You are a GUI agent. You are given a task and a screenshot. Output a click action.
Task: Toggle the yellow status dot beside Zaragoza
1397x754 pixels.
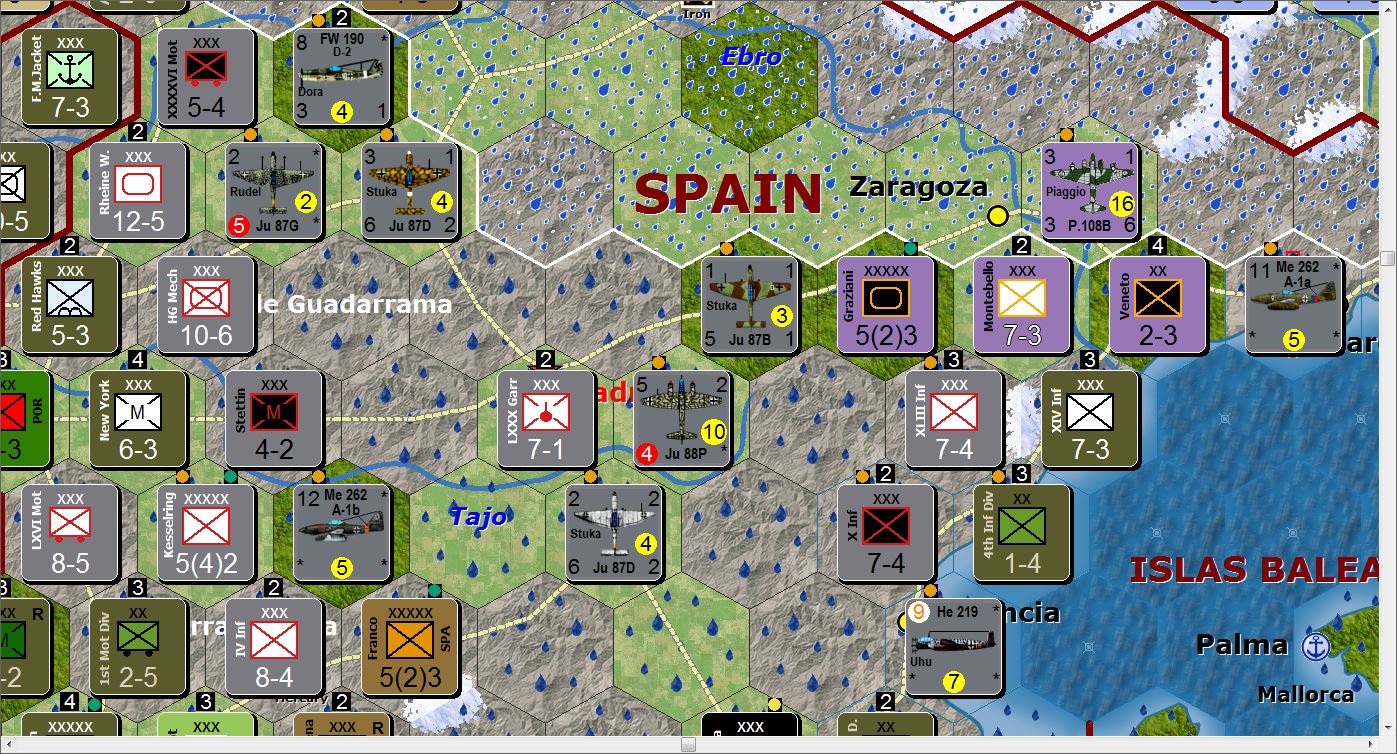998,214
